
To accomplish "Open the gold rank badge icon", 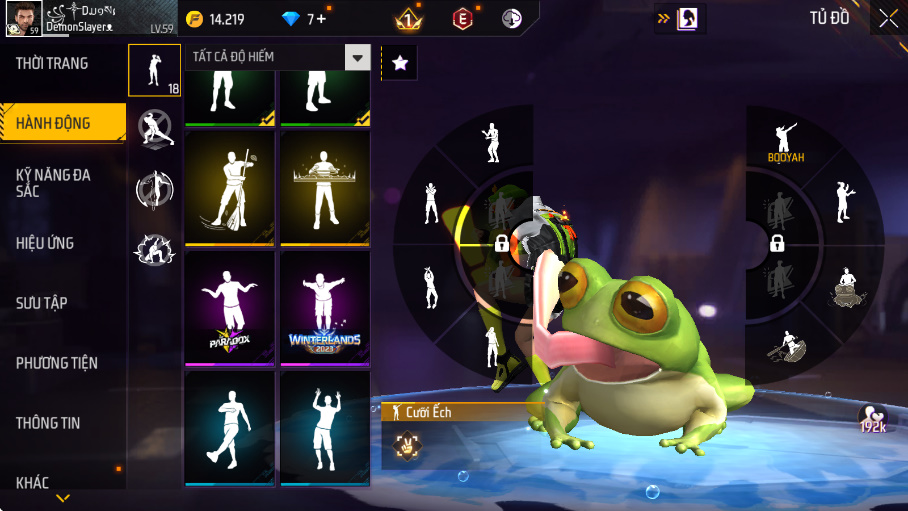I will pyautogui.click(x=407, y=18).
